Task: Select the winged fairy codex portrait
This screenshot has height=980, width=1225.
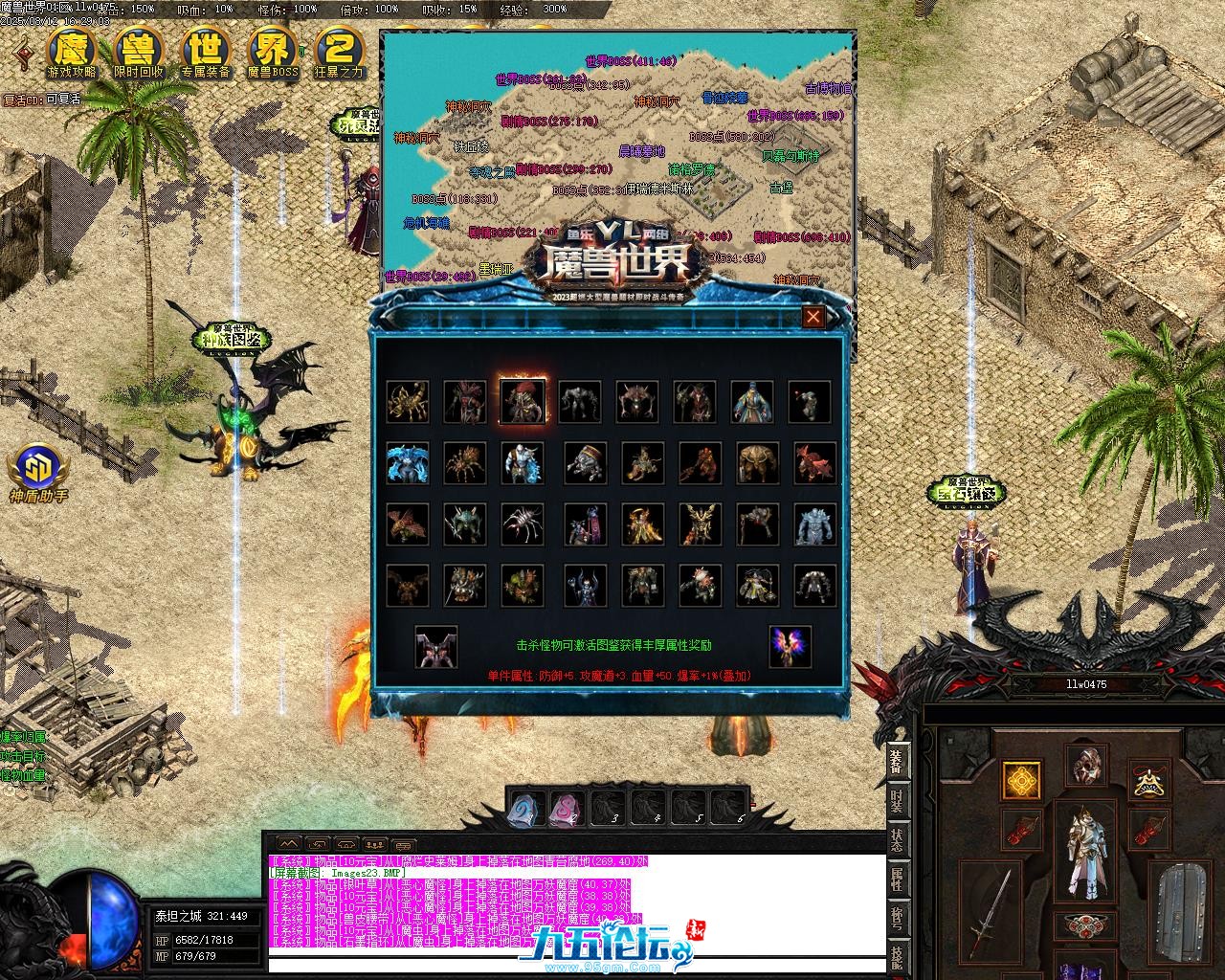Action: [790, 647]
